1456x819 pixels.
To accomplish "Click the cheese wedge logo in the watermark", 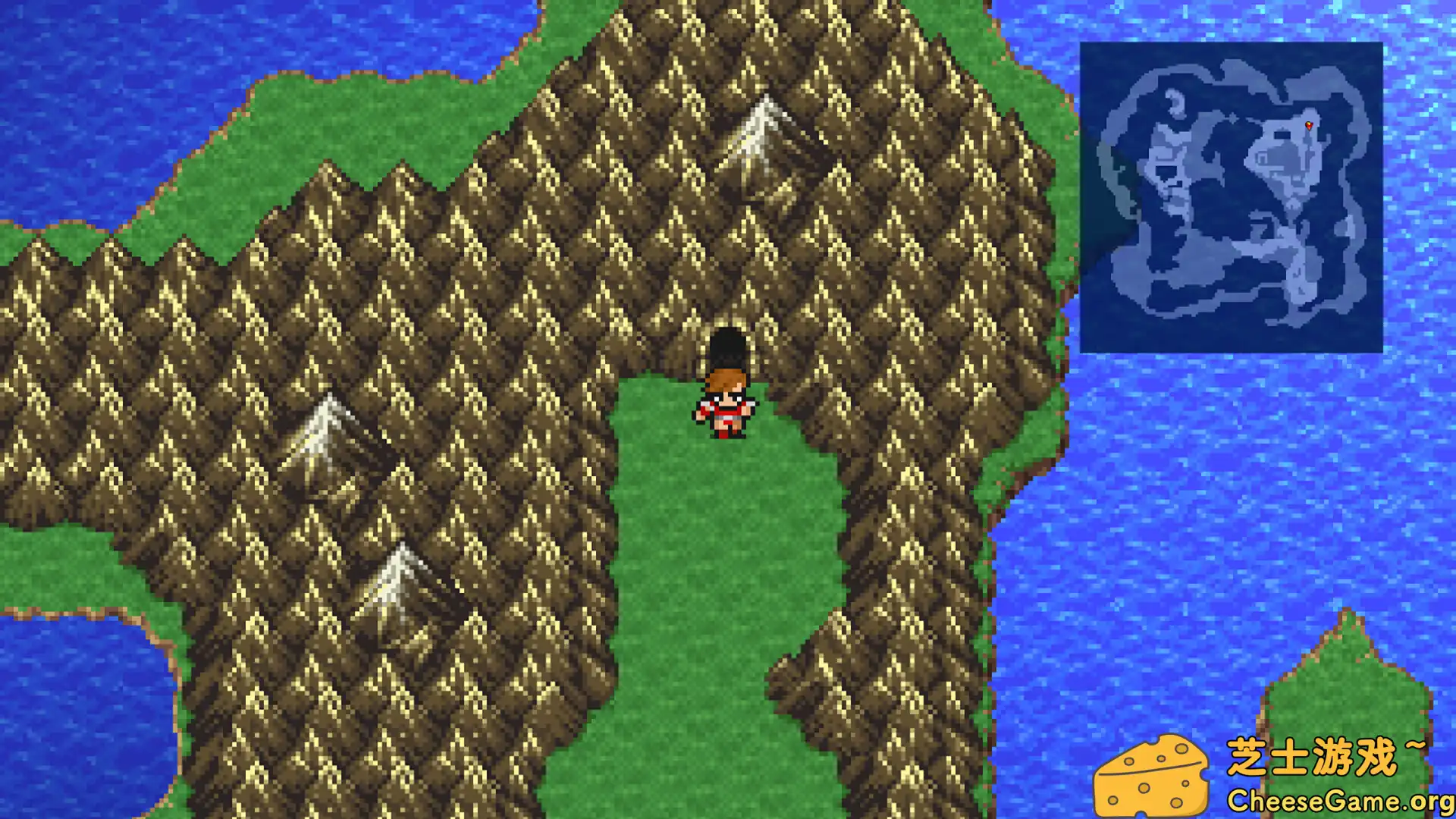I will pos(1153,773).
